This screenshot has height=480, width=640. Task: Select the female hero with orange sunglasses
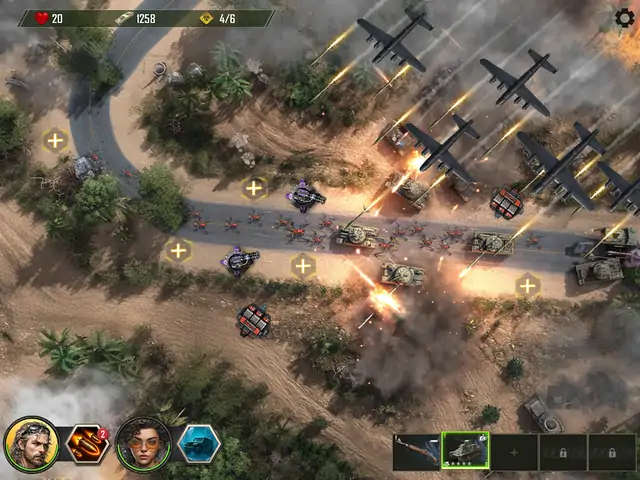[x=143, y=443]
